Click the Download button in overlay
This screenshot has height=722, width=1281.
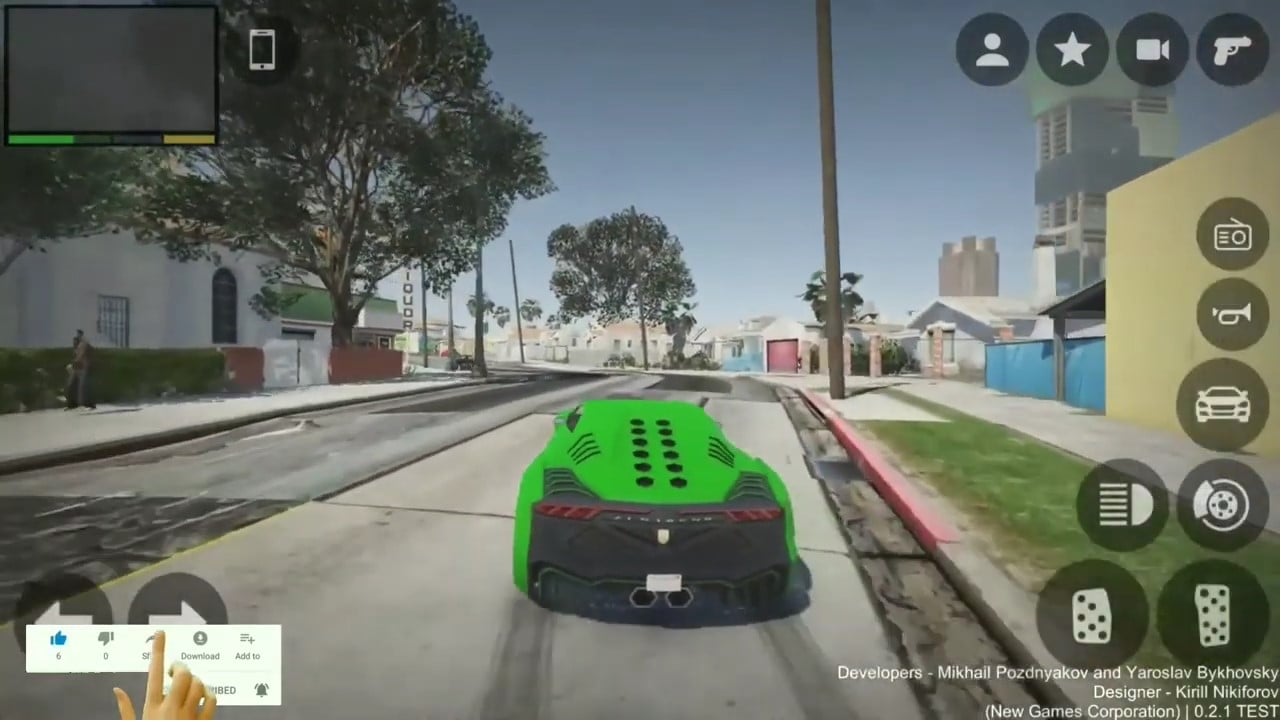[200, 645]
